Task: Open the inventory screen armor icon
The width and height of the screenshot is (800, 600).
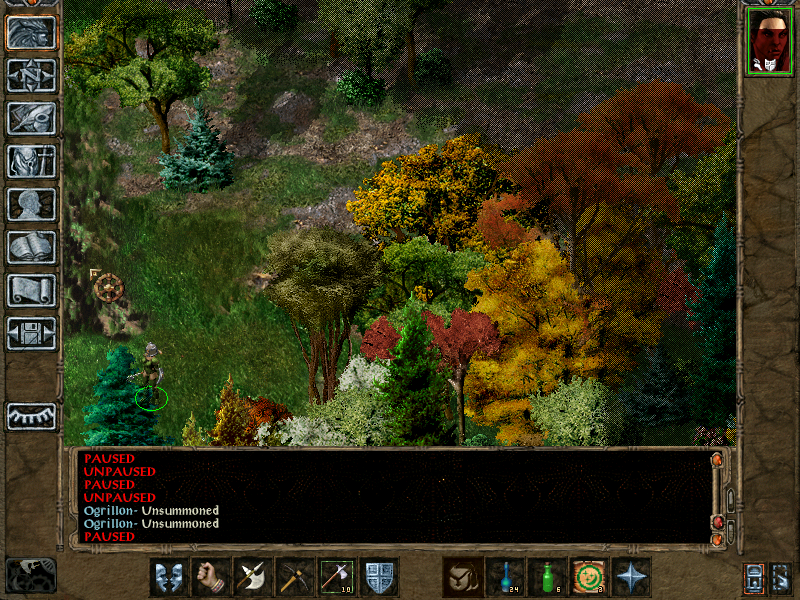Action: (31, 161)
